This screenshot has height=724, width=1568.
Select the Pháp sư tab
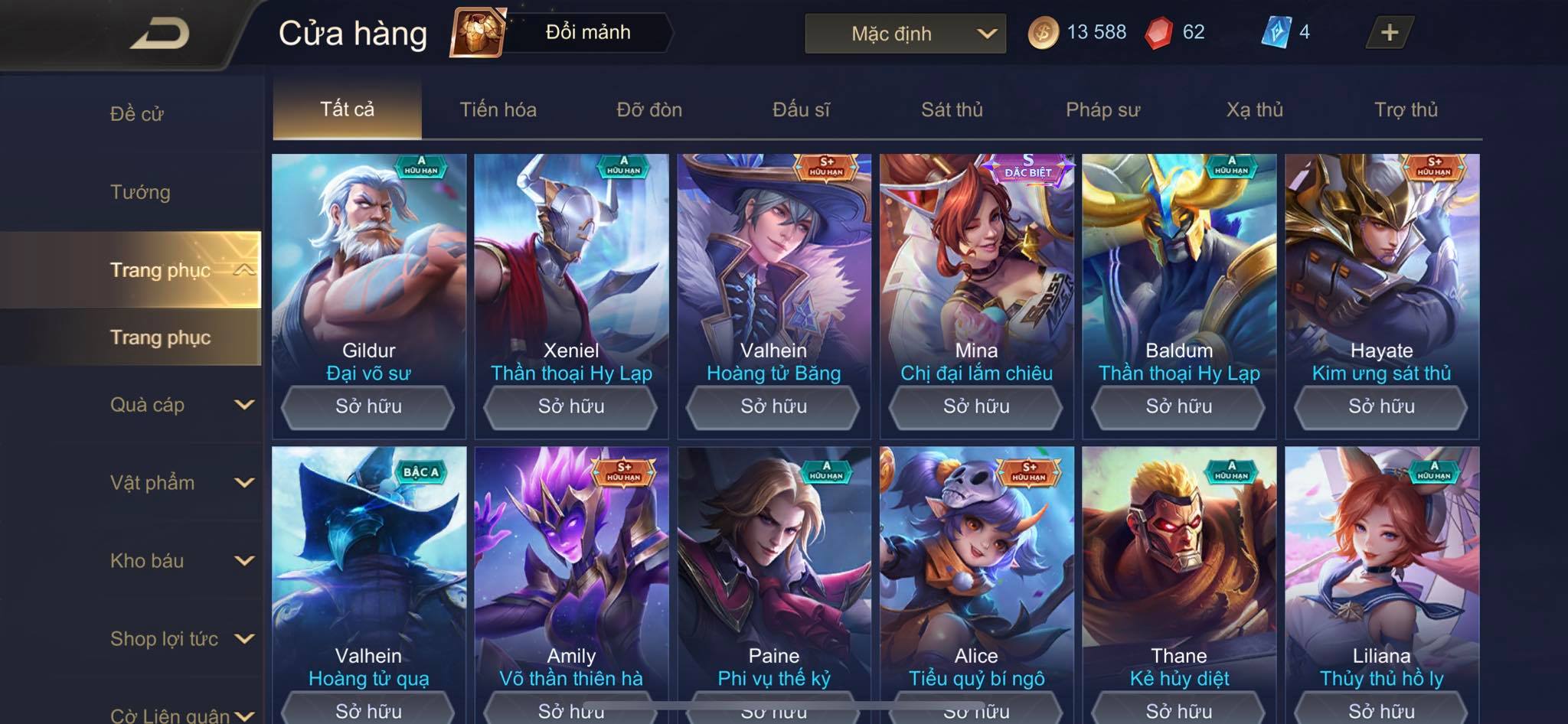coord(1102,109)
